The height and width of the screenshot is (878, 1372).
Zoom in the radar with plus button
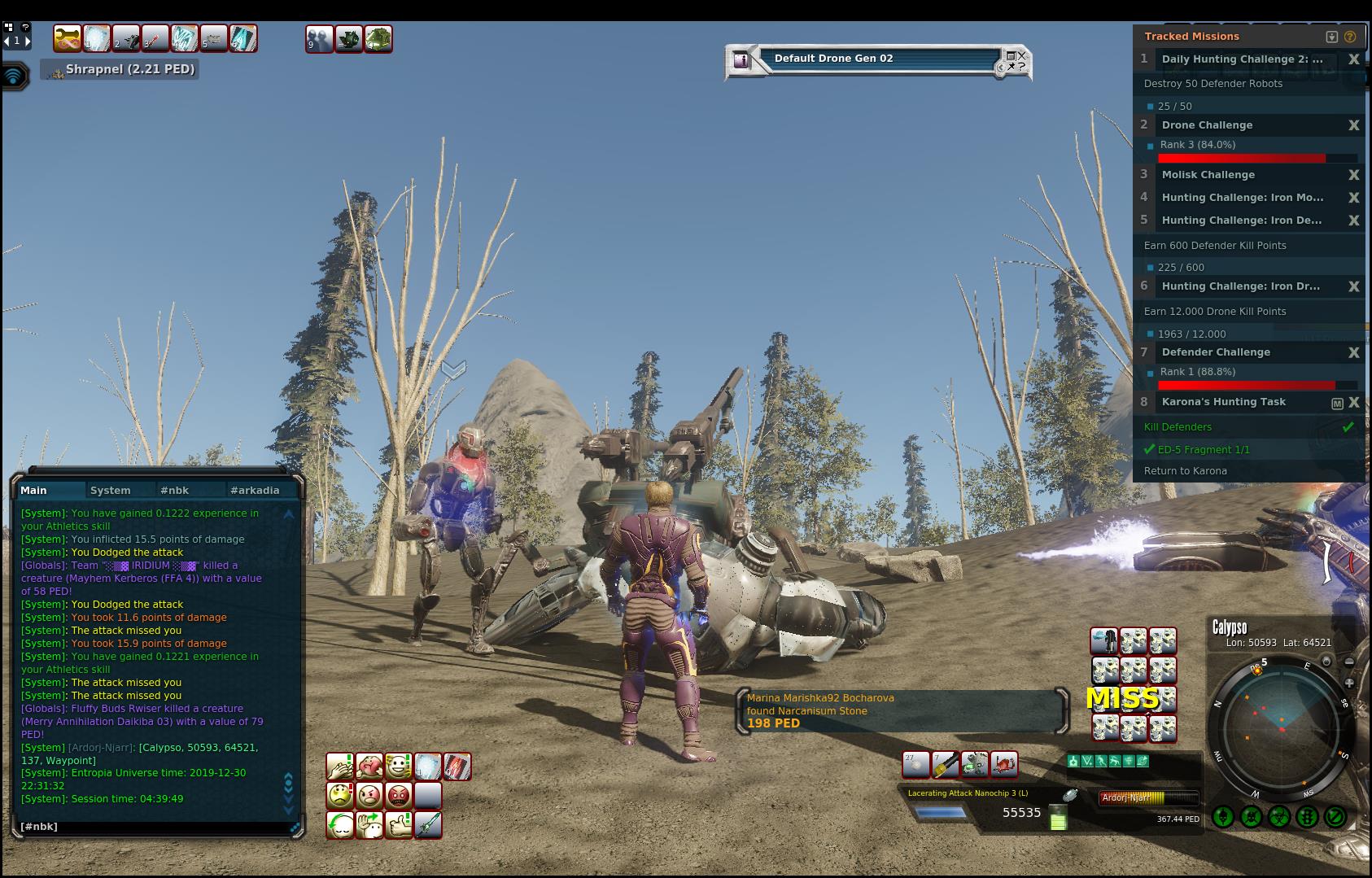point(1348,684)
